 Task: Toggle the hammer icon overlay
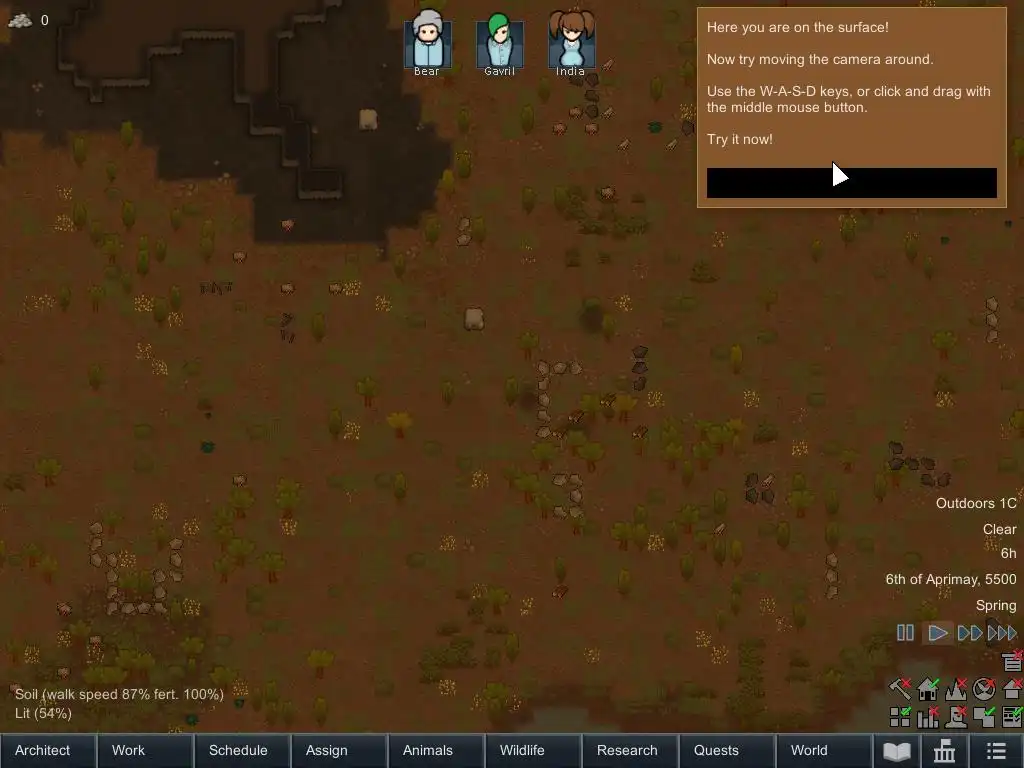(x=900, y=689)
